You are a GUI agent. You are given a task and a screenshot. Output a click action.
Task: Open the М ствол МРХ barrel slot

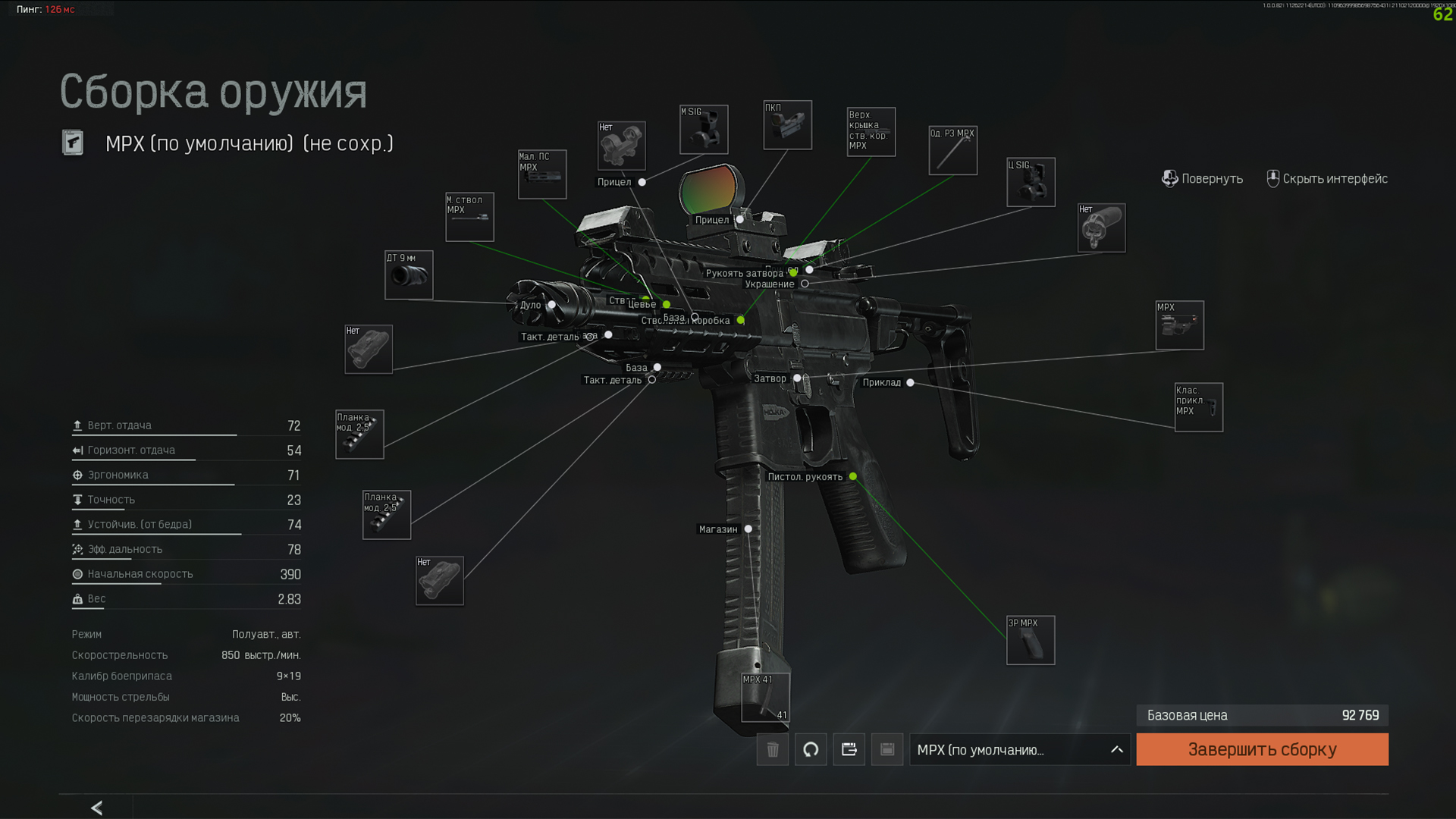click(x=469, y=217)
